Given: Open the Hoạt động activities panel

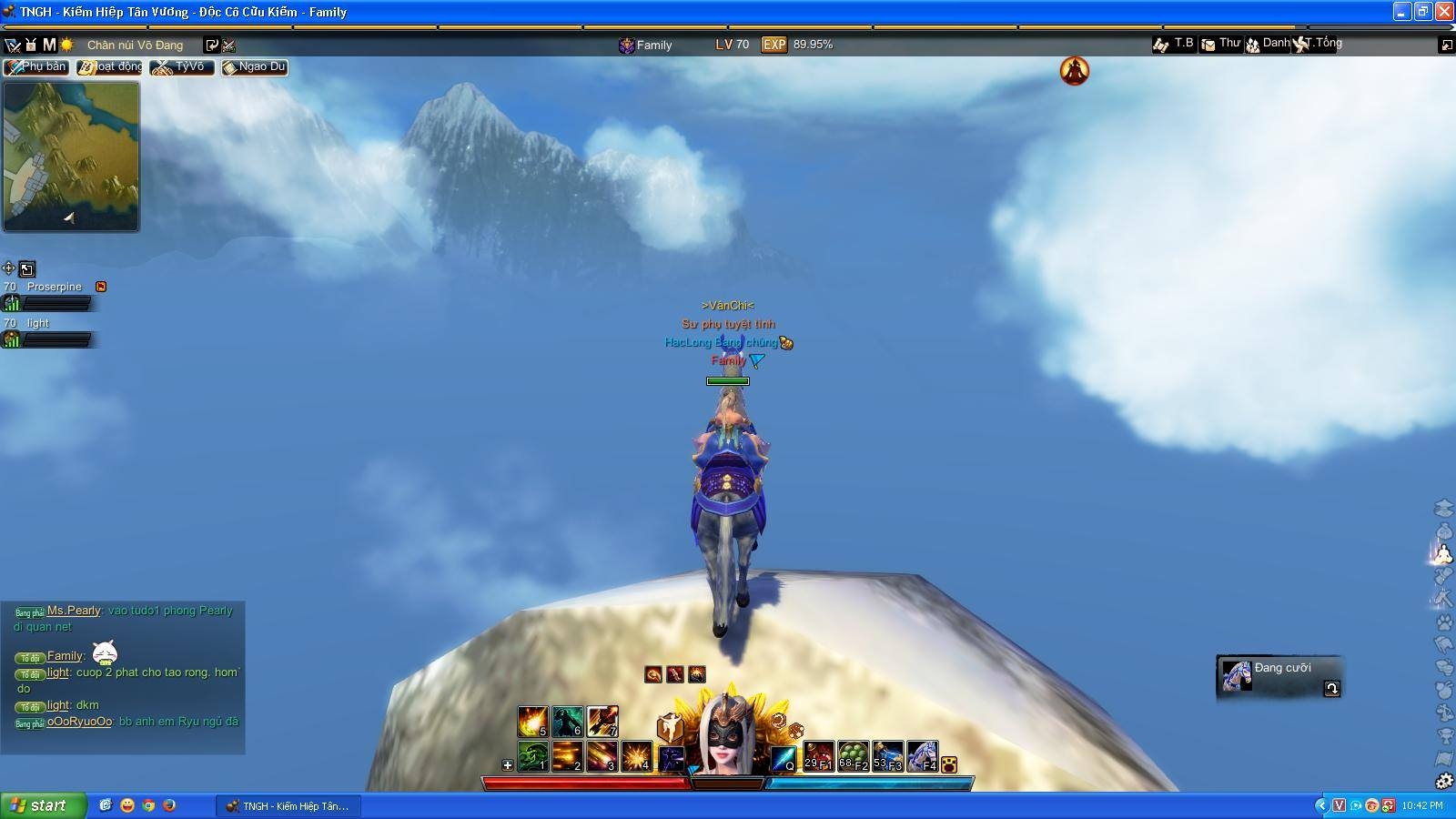Looking at the screenshot, I should [x=110, y=67].
